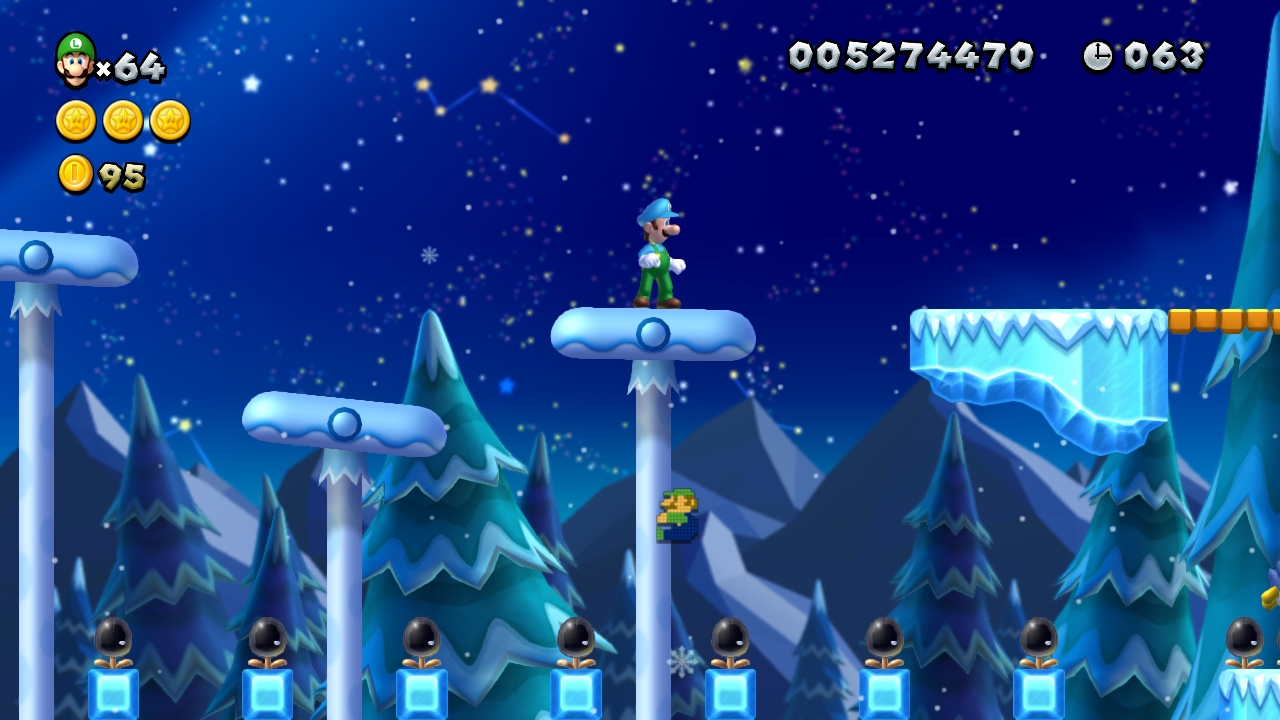Expand the timer showing 063

coord(1164,56)
